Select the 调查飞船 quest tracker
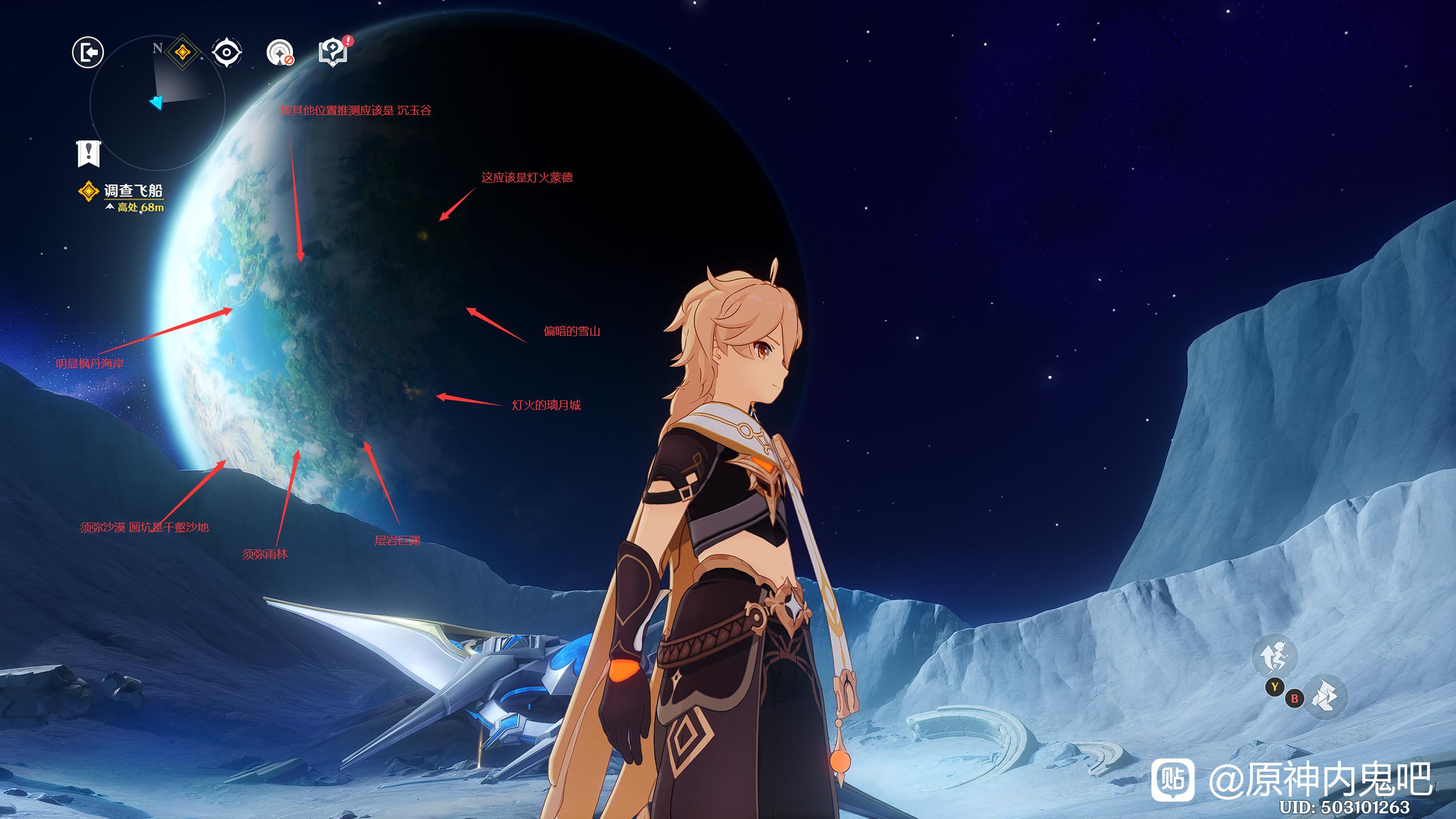This screenshot has width=1456, height=819. pos(133,191)
